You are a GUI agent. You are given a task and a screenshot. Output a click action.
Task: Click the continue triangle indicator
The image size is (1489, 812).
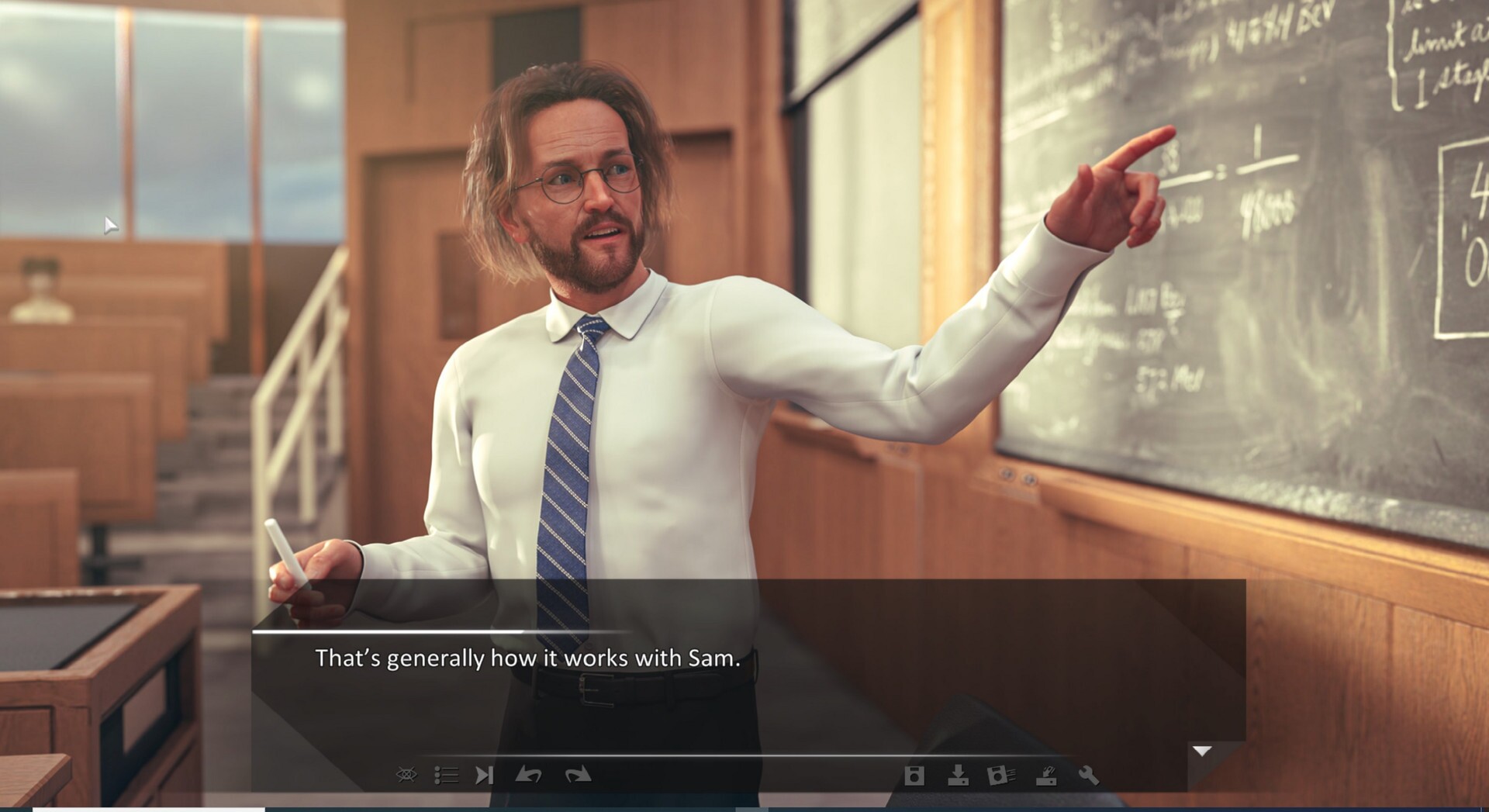(x=1202, y=751)
